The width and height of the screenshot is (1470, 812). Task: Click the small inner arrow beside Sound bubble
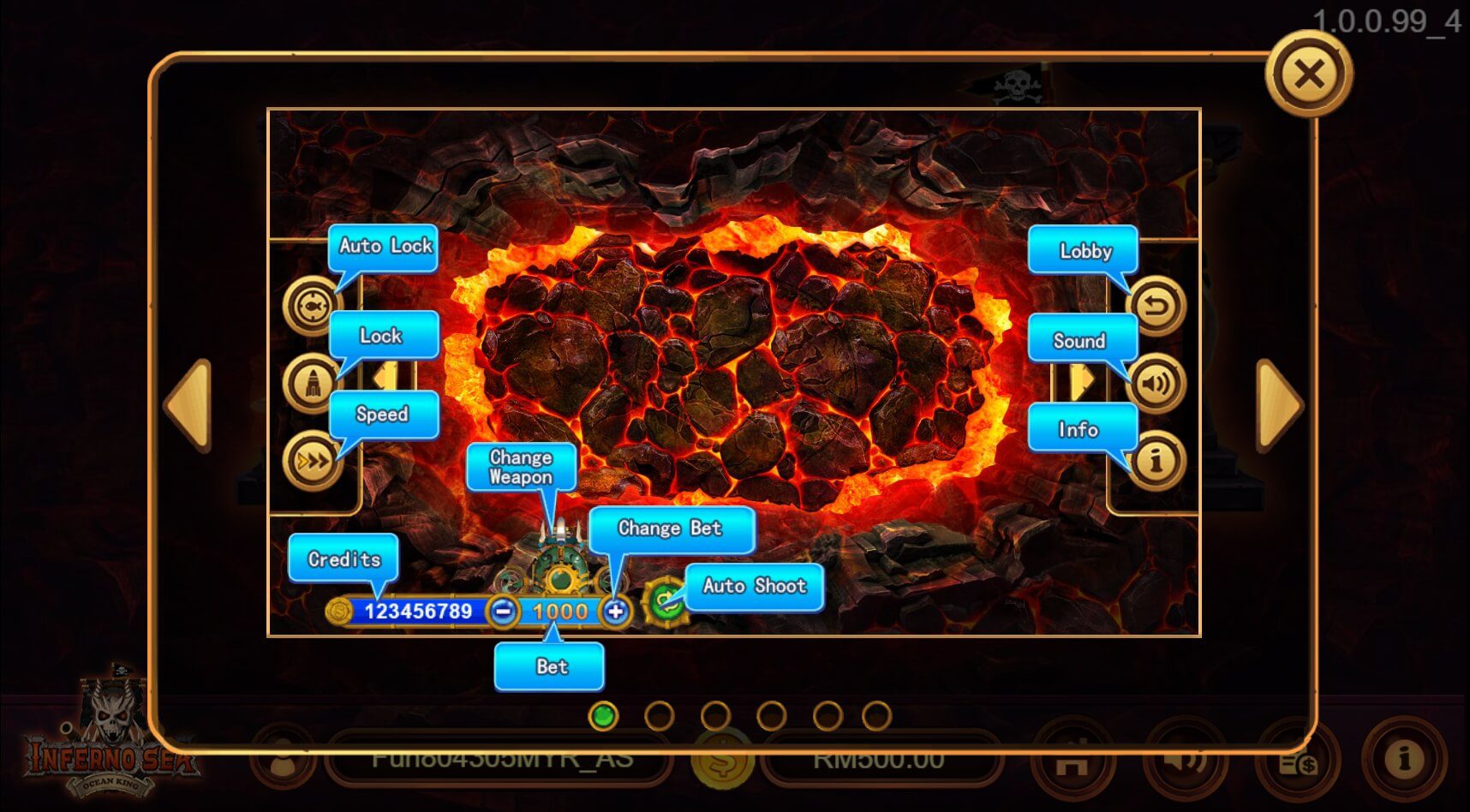pos(1081,381)
